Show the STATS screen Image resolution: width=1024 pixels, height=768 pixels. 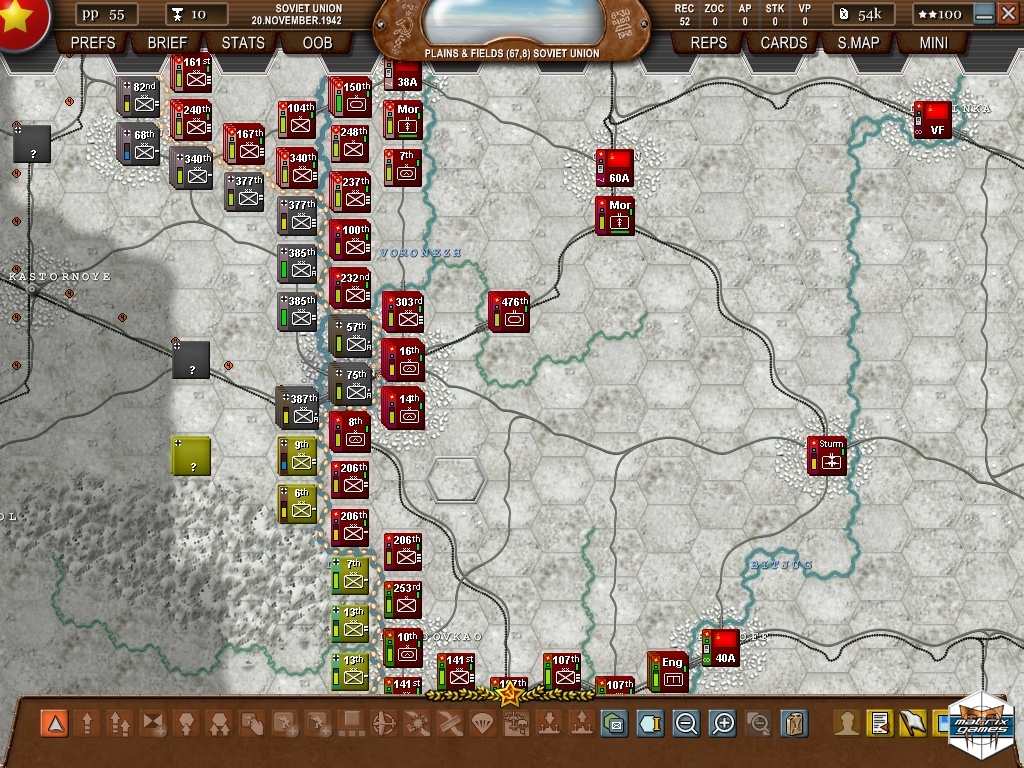point(243,43)
